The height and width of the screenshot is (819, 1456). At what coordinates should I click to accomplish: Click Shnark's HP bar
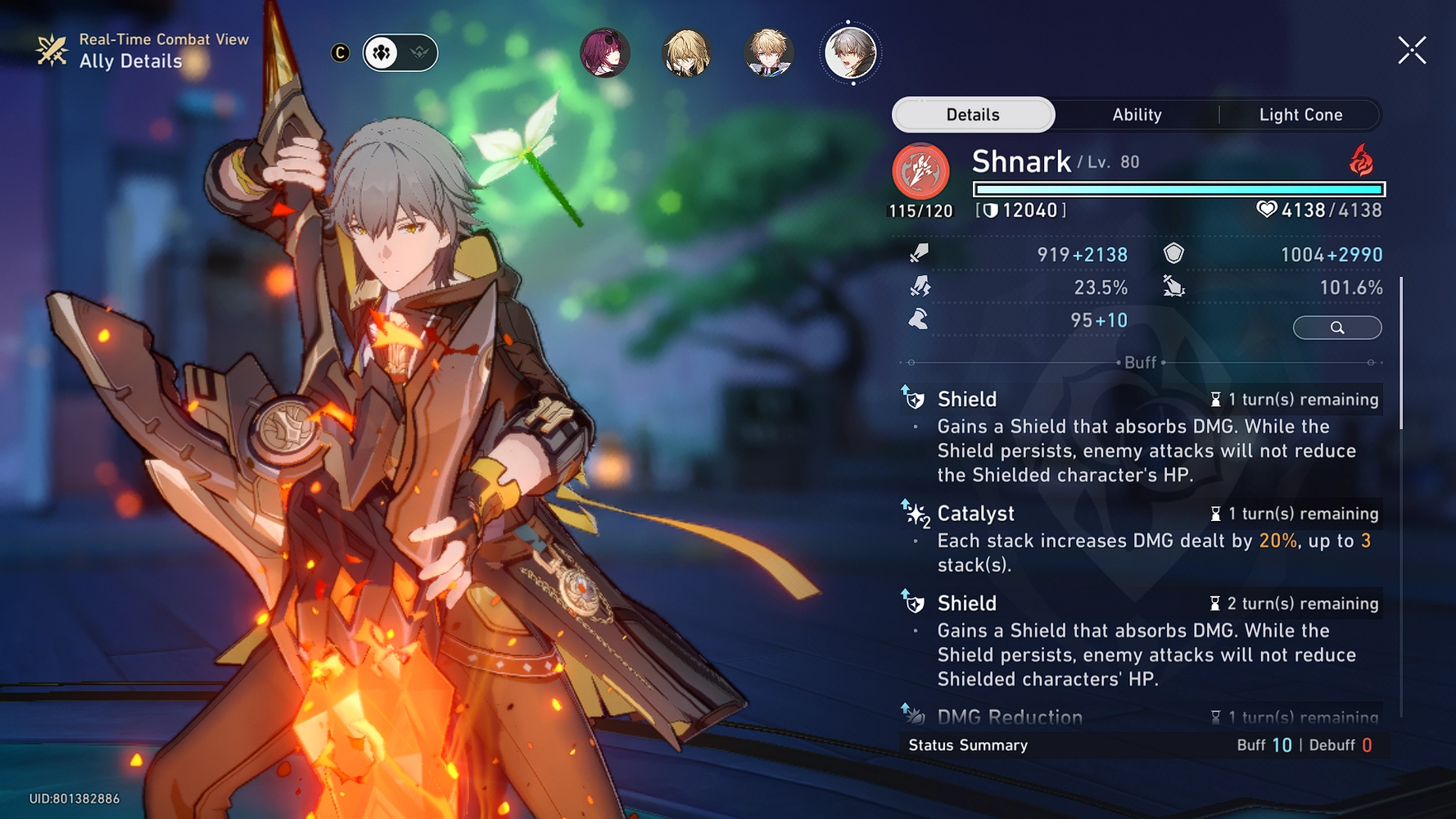[1177, 188]
